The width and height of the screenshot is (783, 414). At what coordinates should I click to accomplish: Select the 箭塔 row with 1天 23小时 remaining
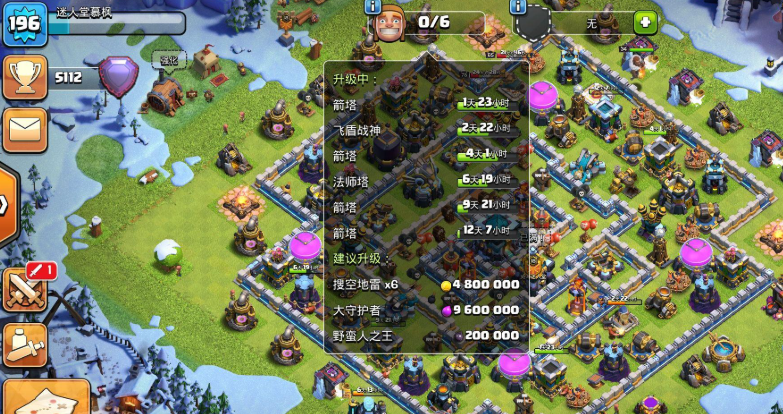(x=426, y=102)
